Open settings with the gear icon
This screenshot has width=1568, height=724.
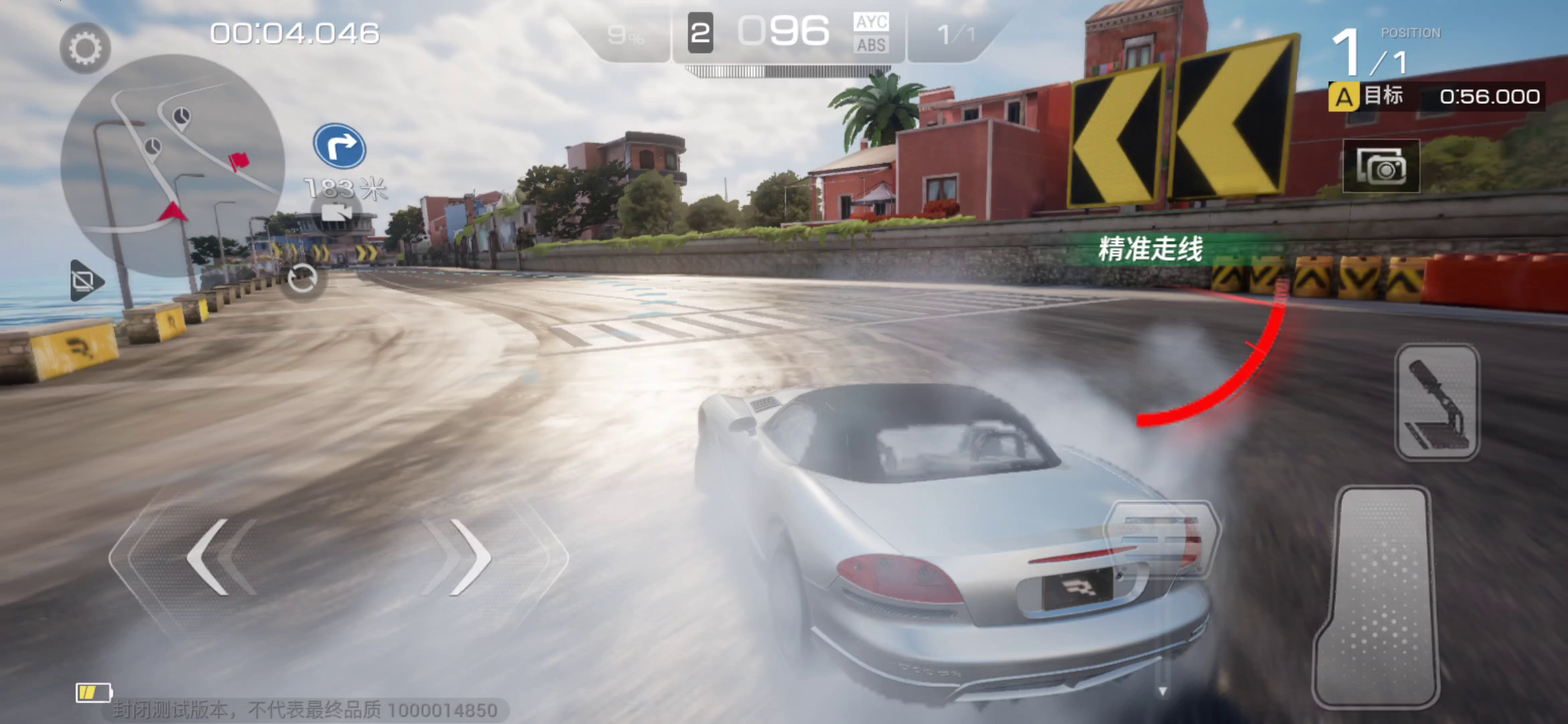pyautogui.click(x=85, y=48)
